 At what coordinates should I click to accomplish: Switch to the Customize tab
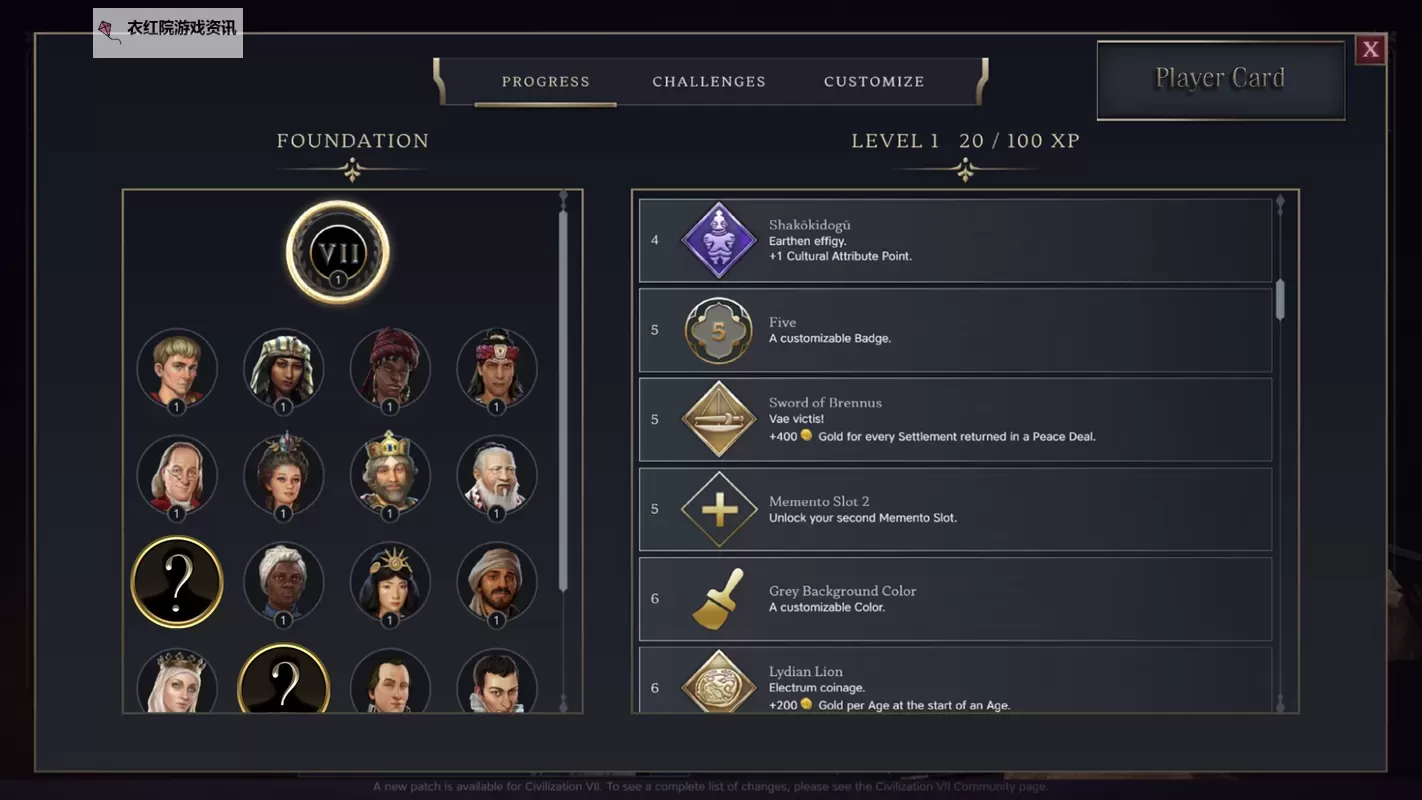pyautogui.click(x=873, y=82)
